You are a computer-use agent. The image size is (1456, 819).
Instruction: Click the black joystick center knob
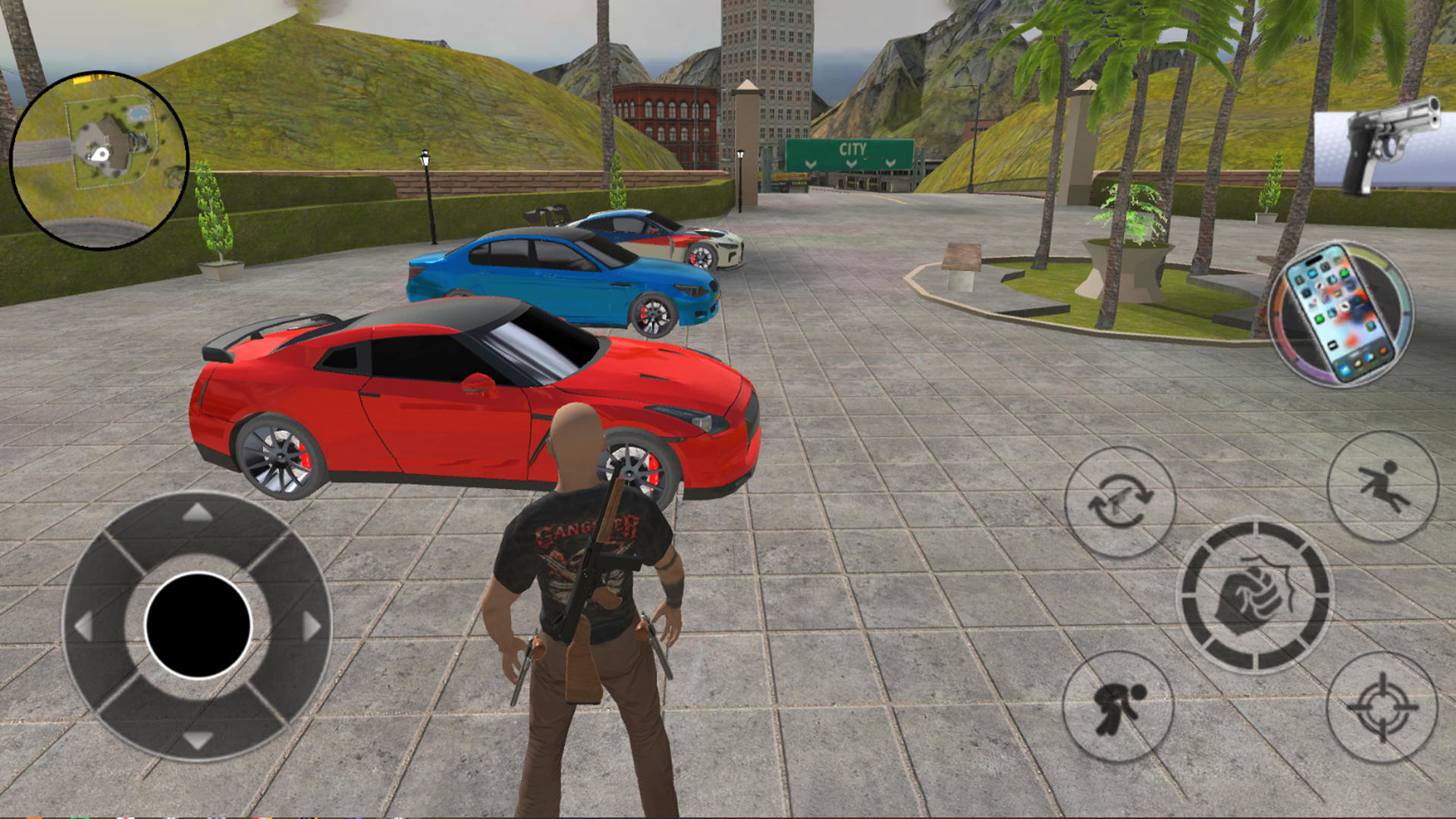point(198,626)
